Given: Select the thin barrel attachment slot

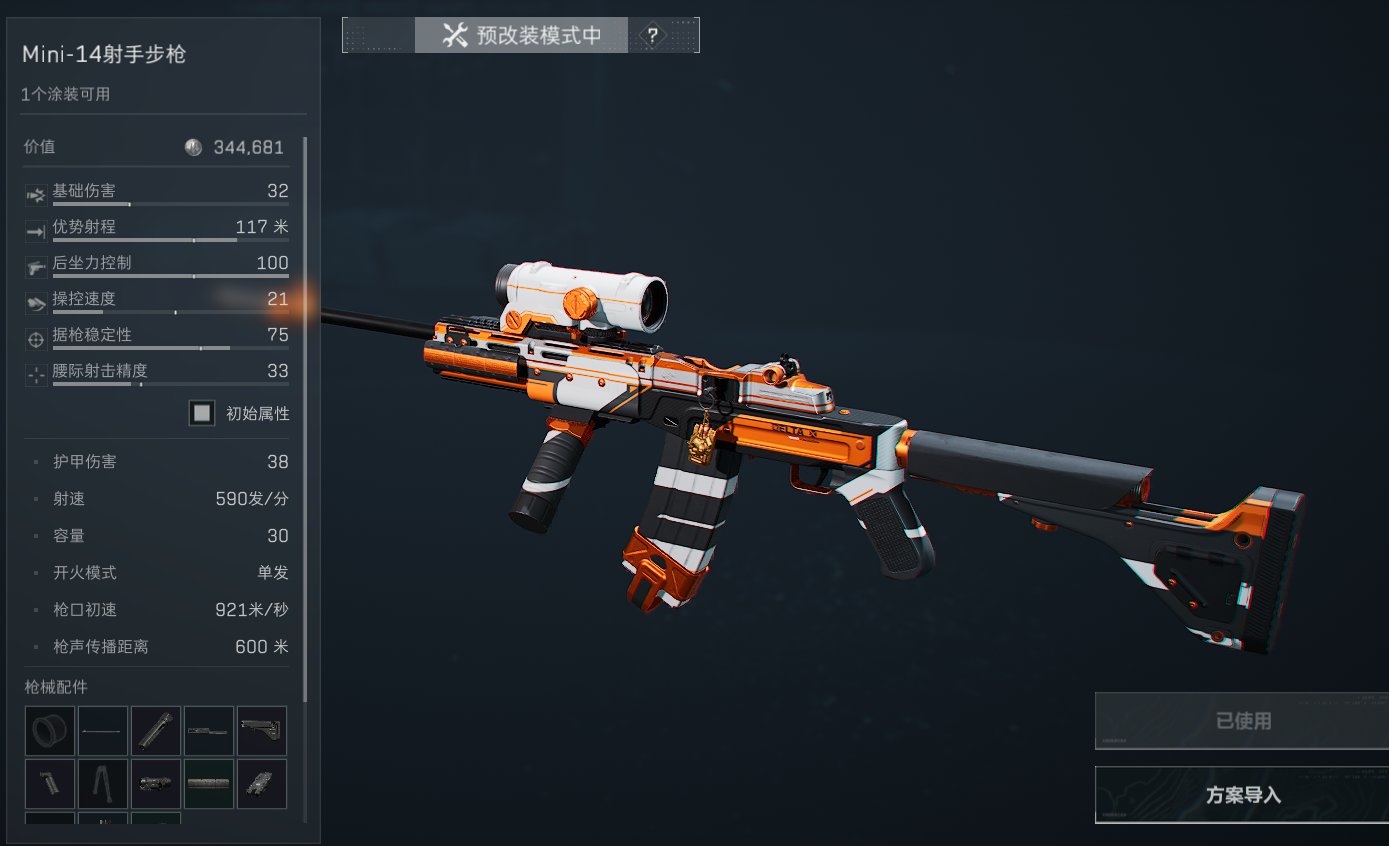Looking at the screenshot, I should (x=103, y=731).
